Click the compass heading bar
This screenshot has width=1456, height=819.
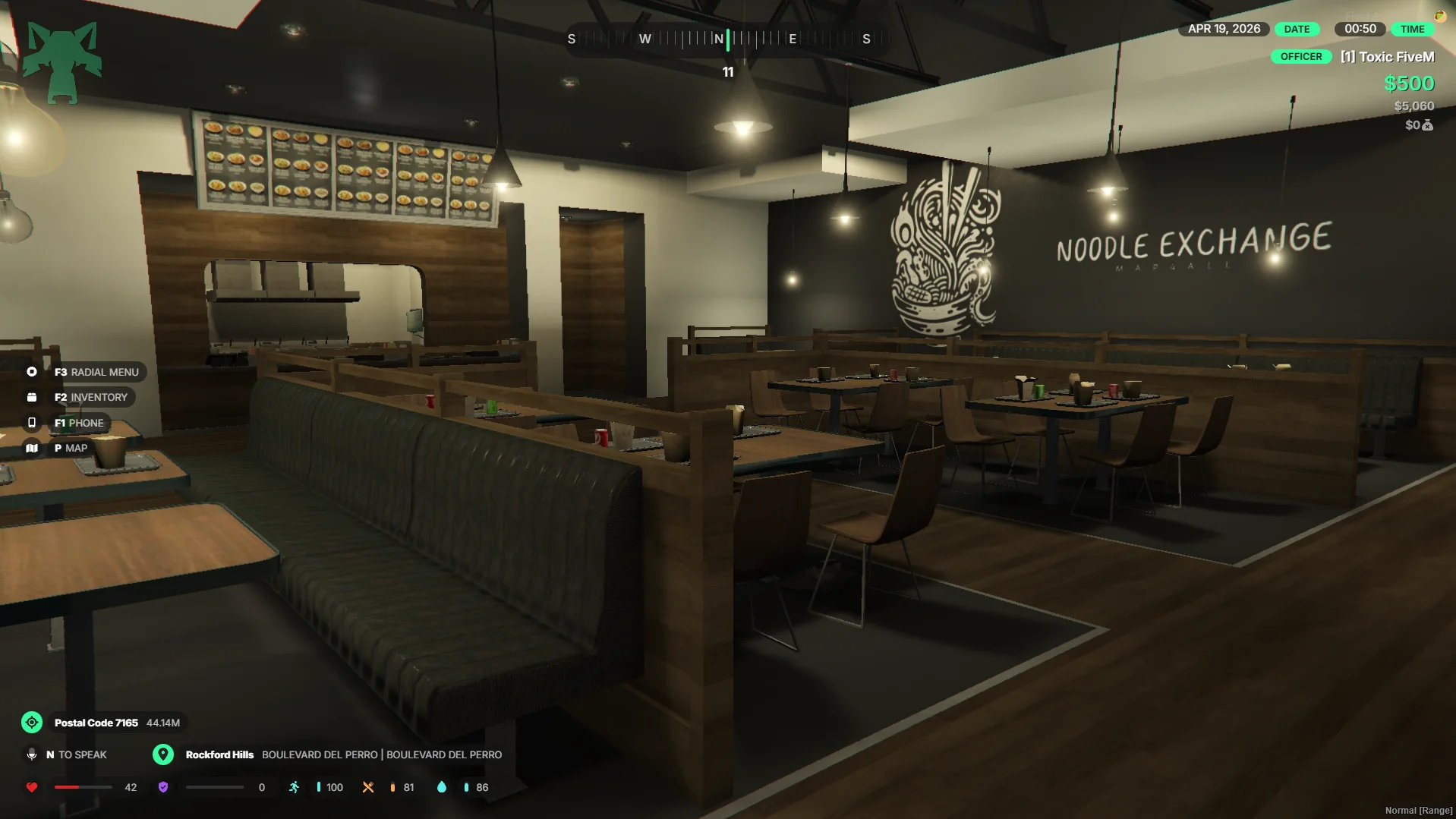pyautogui.click(x=727, y=39)
